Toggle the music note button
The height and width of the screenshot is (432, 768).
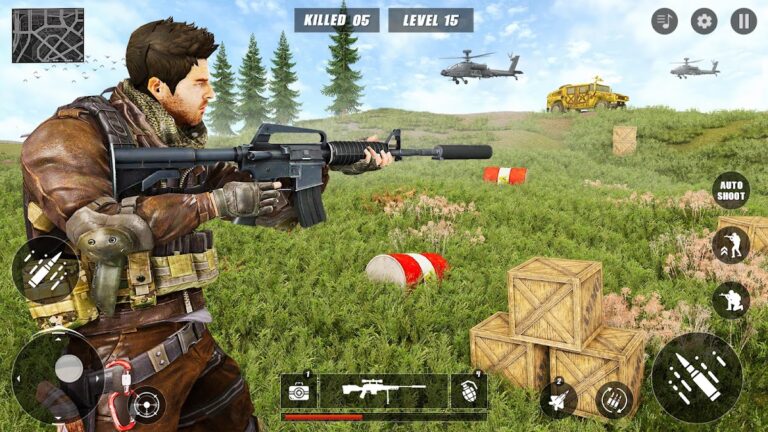[664, 21]
